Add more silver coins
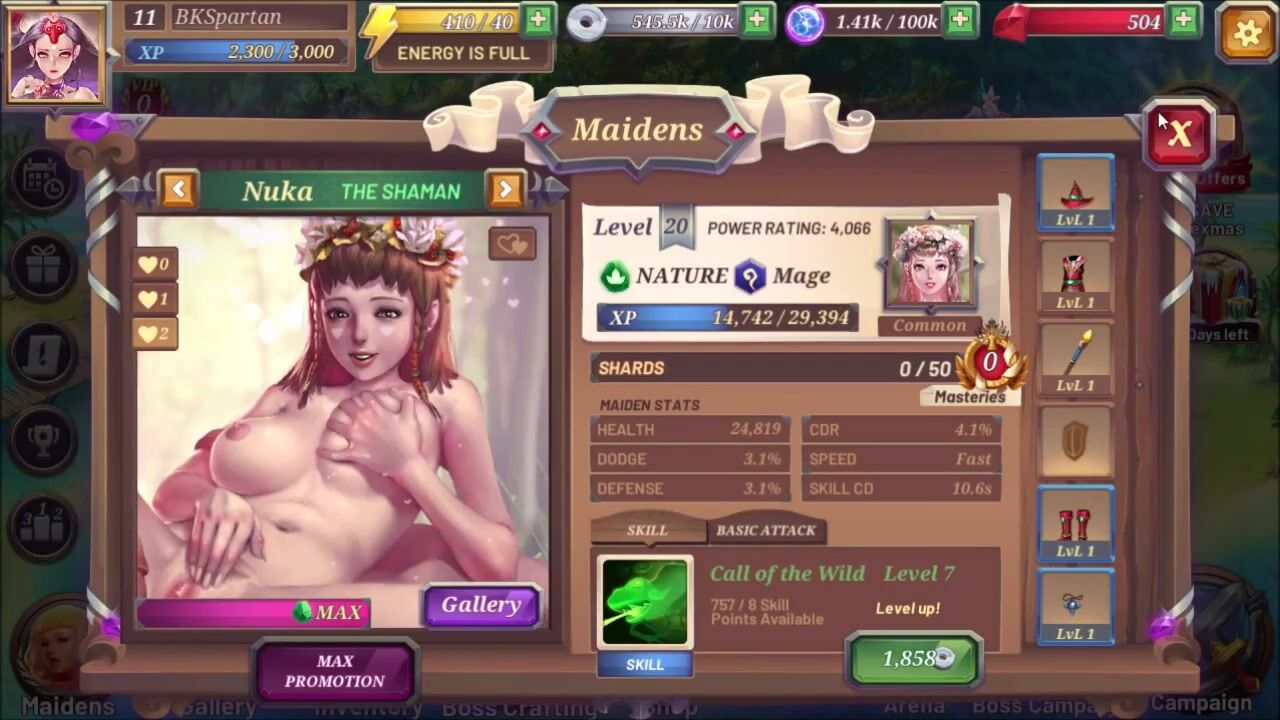 [757, 20]
